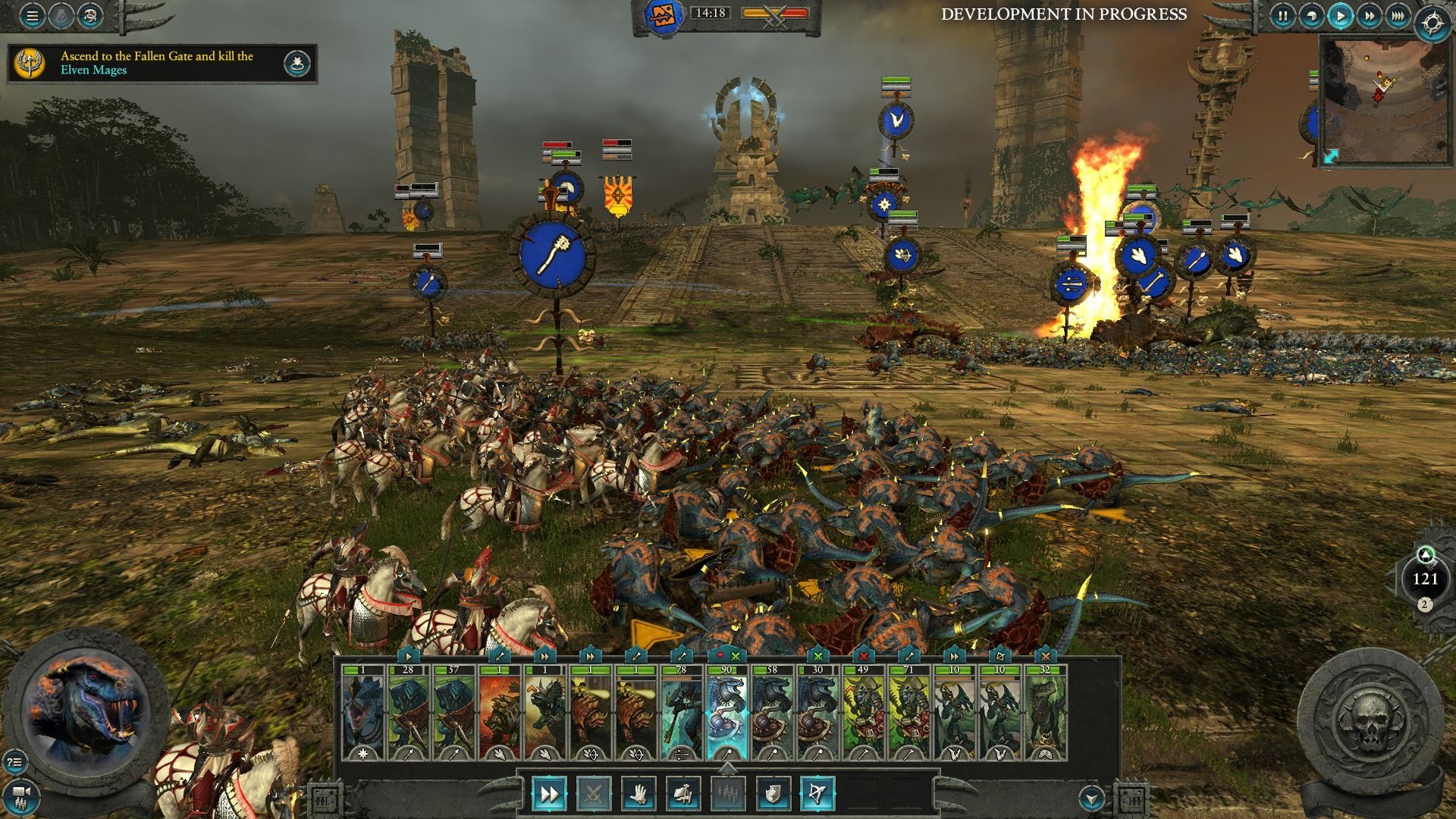The width and height of the screenshot is (1456, 819).
Task: Toggle skirmish mode bow button
Action: [x=817, y=794]
